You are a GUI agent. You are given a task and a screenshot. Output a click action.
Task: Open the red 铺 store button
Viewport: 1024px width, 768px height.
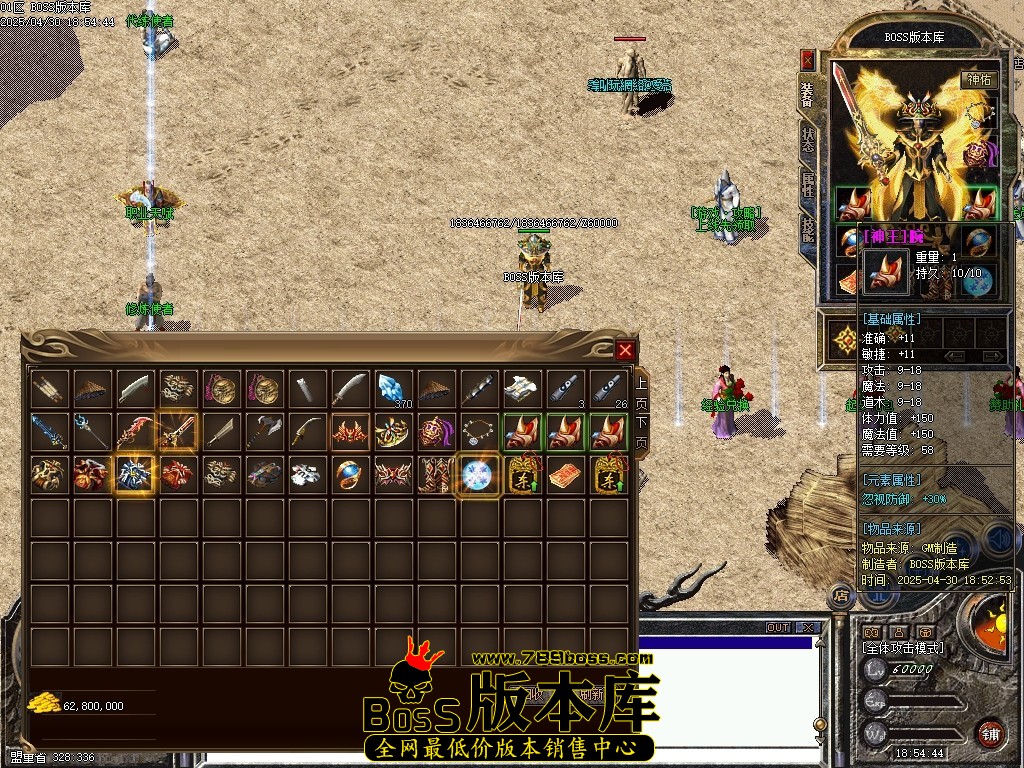point(991,732)
